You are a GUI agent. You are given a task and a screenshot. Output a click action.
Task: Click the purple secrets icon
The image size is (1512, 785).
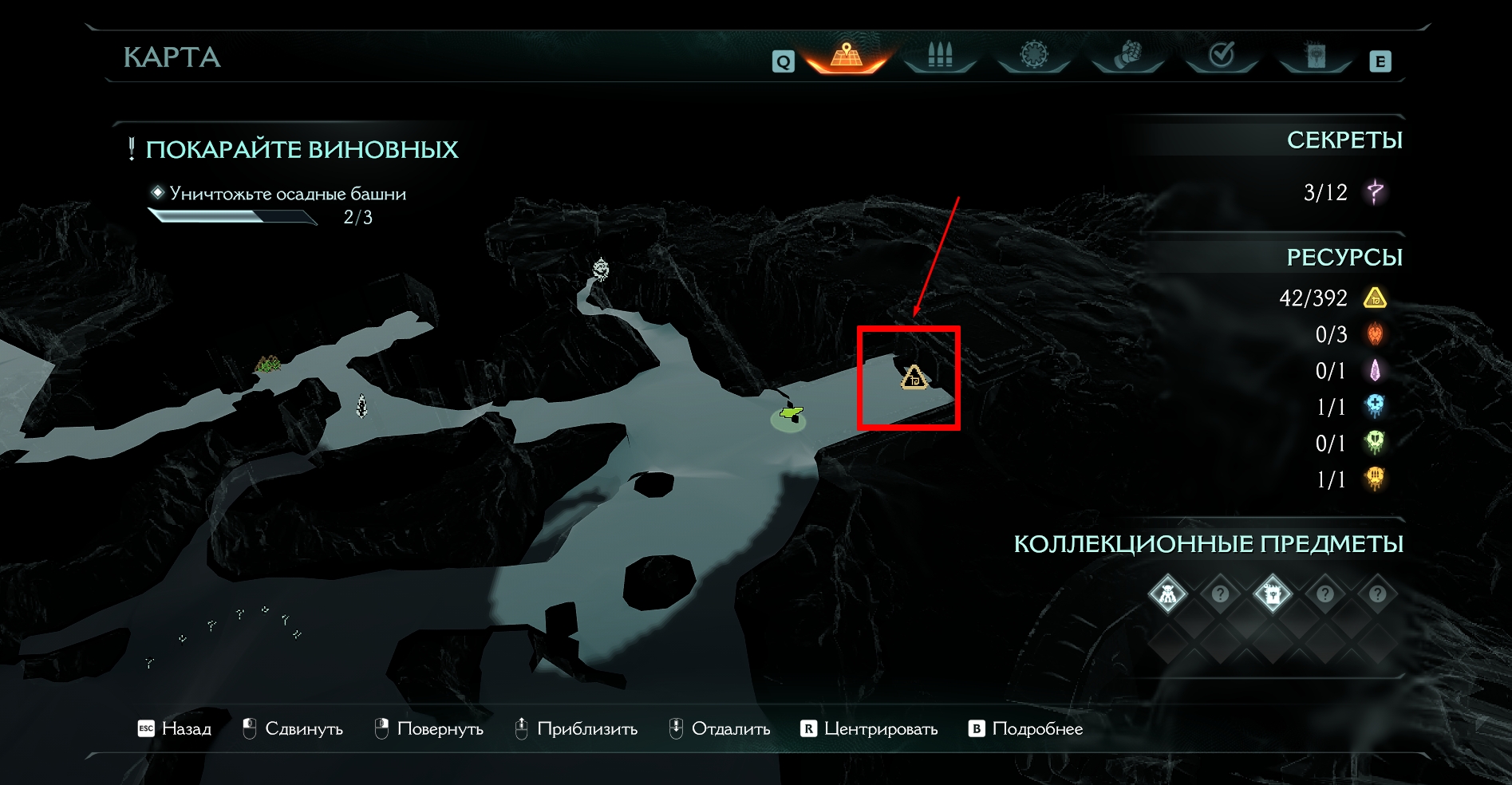pyautogui.click(x=1375, y=192)
